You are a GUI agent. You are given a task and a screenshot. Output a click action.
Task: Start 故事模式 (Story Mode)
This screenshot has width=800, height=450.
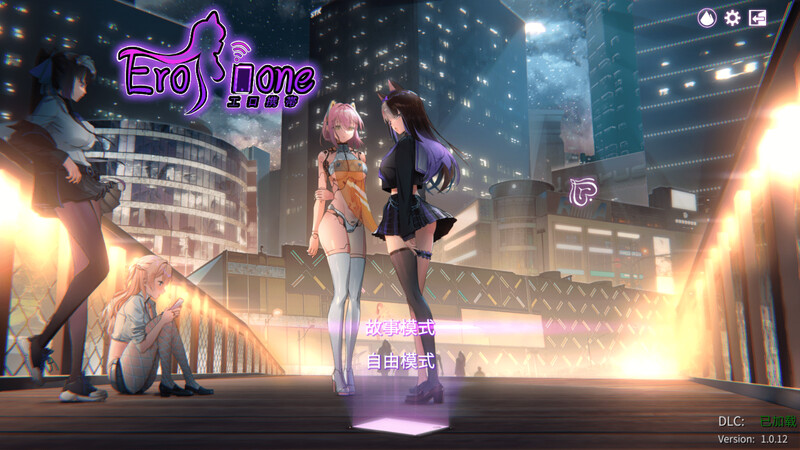point(400,327)
